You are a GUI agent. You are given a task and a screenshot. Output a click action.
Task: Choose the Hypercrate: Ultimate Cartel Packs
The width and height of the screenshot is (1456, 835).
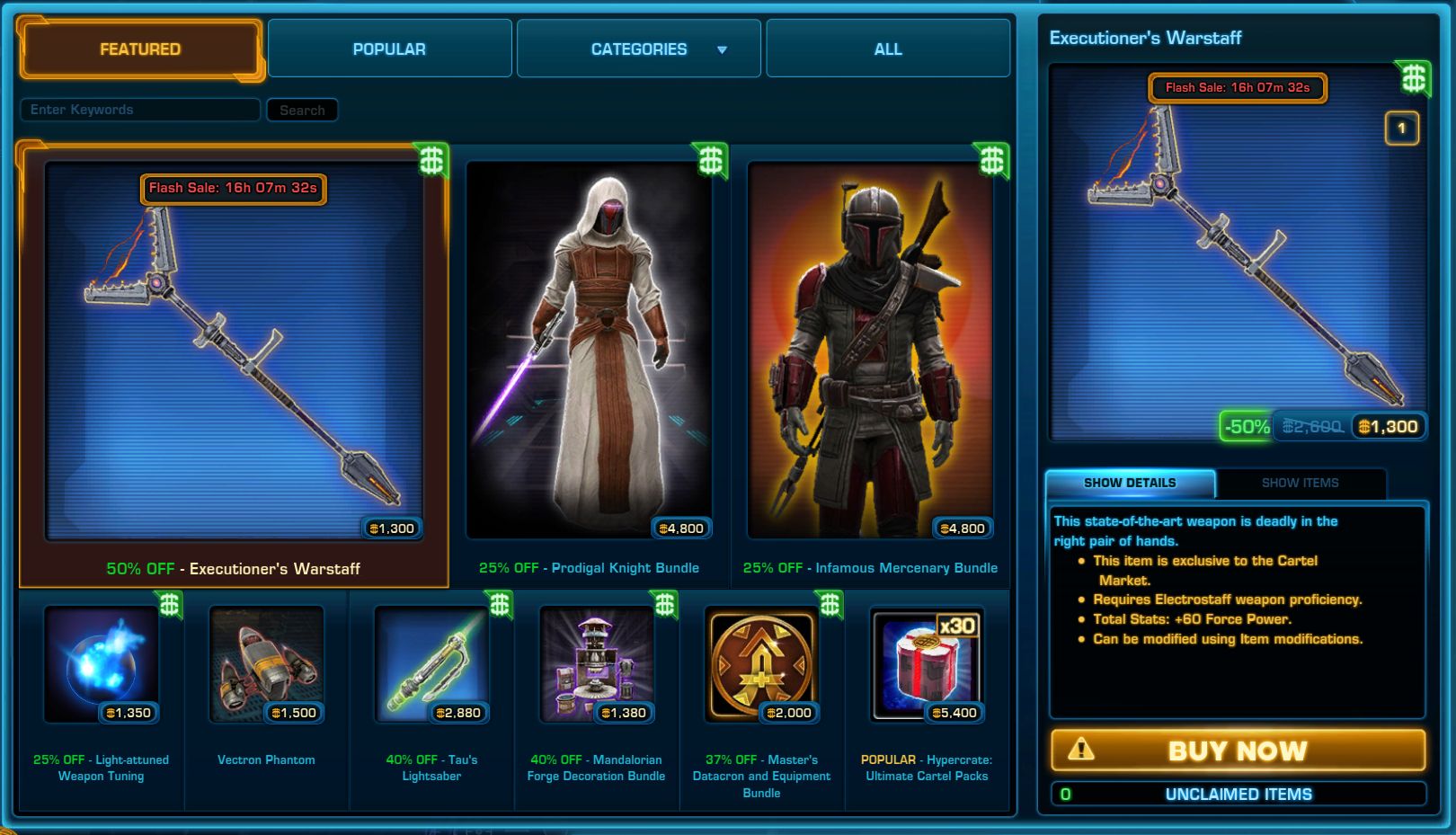(927, 665)
